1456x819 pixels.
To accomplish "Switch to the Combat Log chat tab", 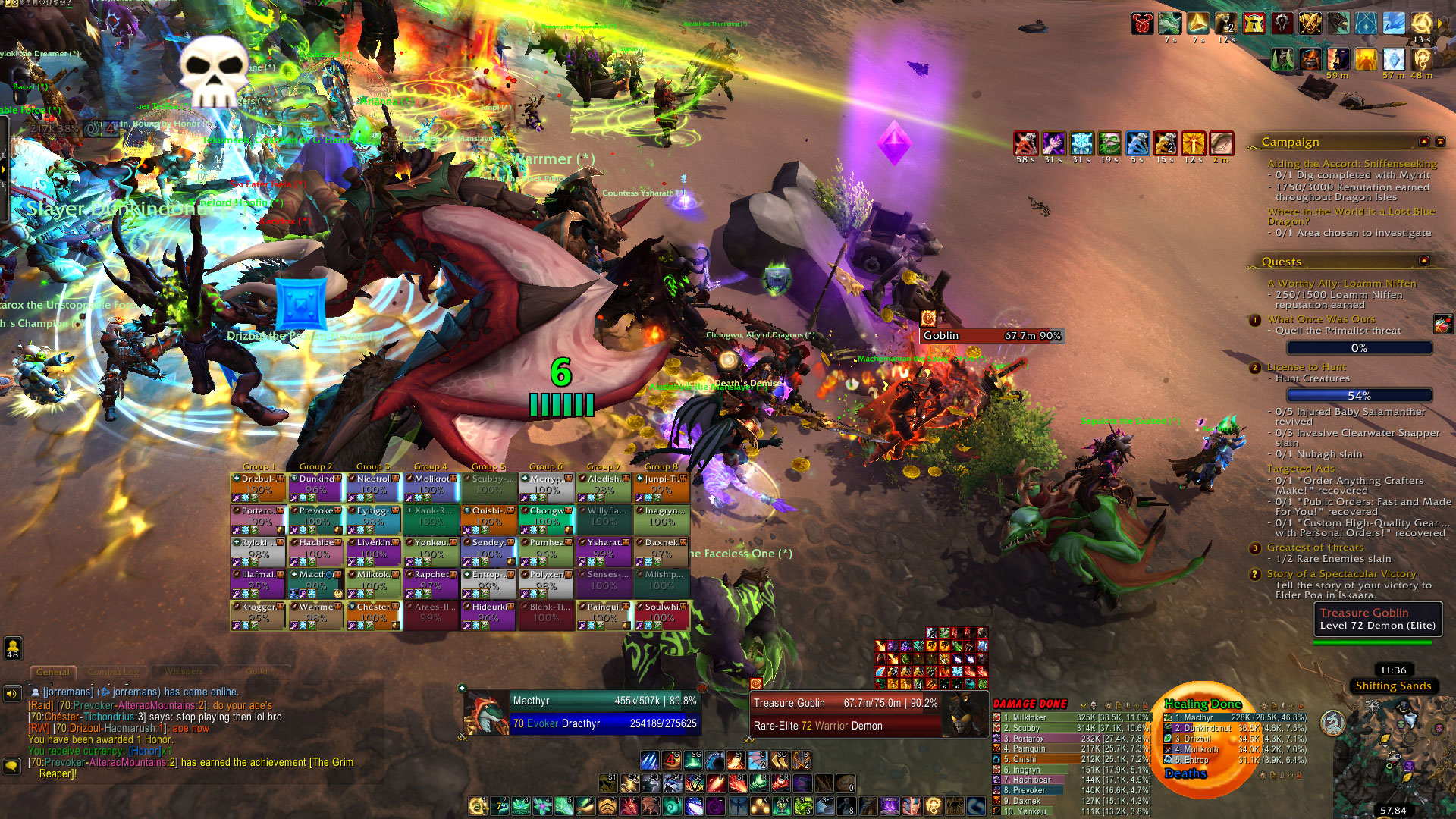I will [114, 672].
